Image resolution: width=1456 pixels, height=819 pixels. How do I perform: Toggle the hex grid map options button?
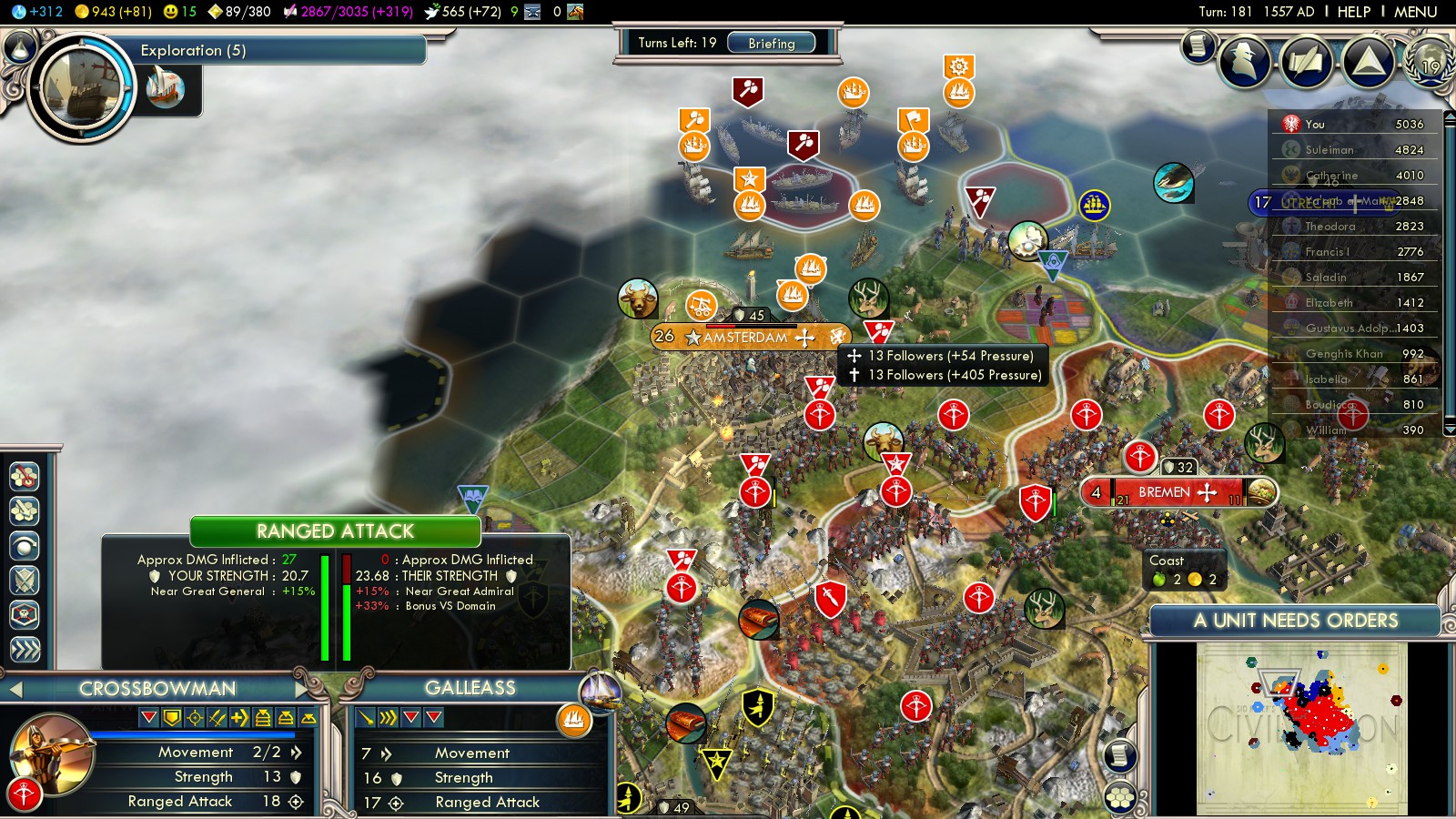click(1120, 797)
